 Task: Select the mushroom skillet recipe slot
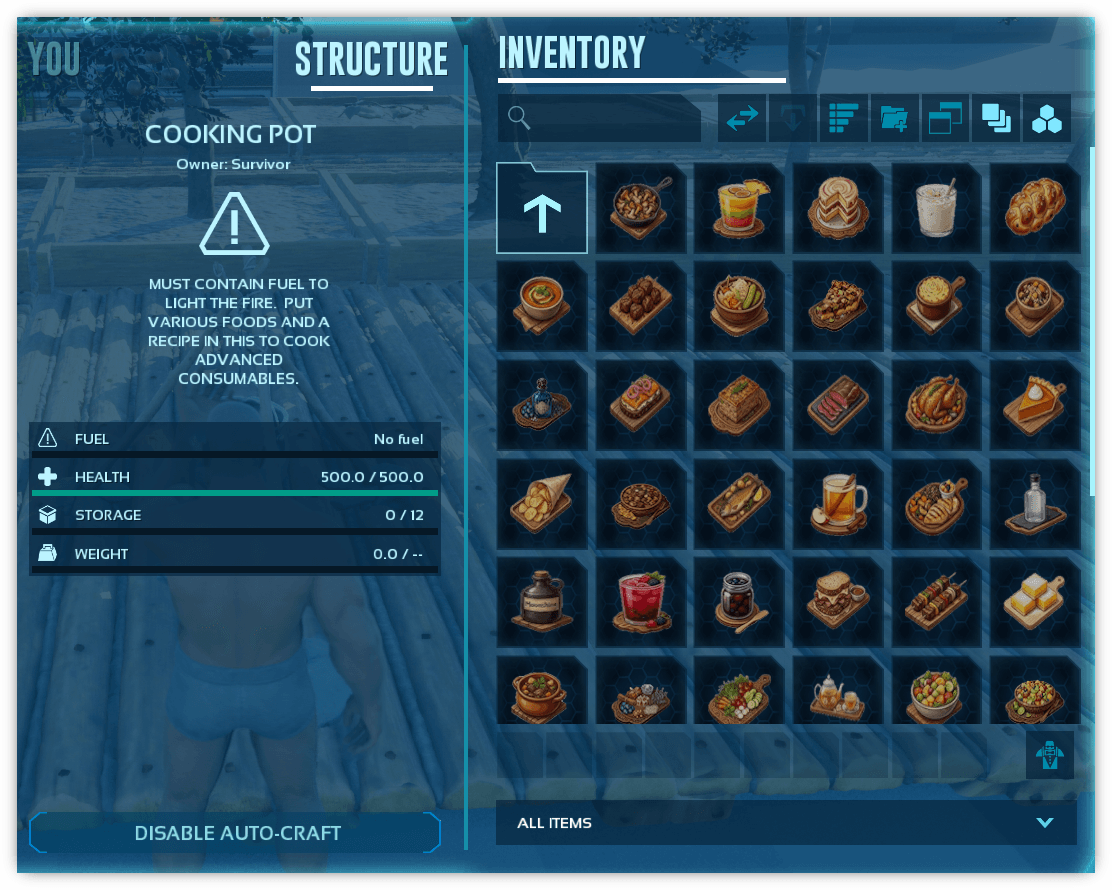point(641,209)
